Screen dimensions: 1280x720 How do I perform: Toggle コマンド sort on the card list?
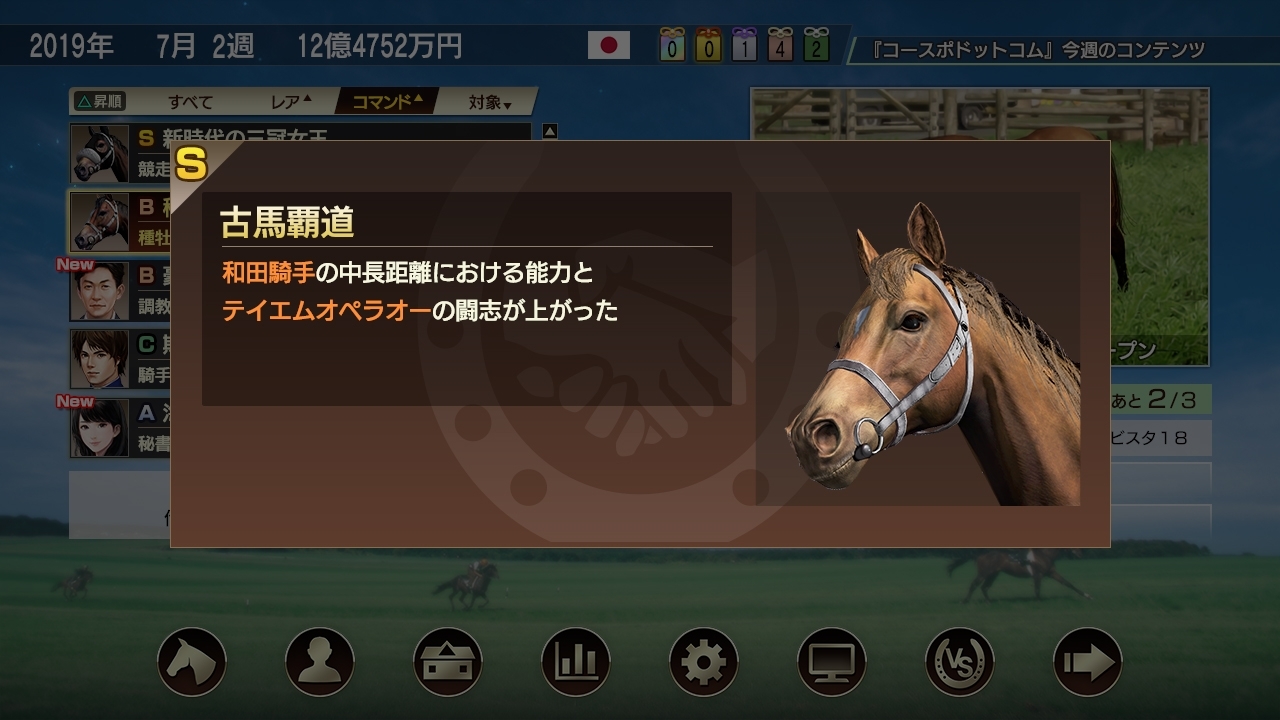pos(385,100)
